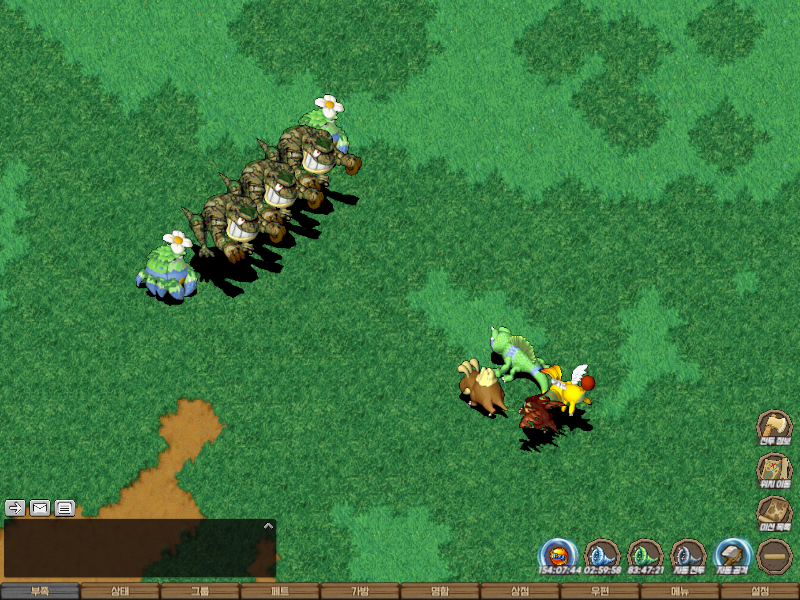Screen dimensions: 800x600
Task: Open the 페트 (pet) menu
Action: (280, 591)
